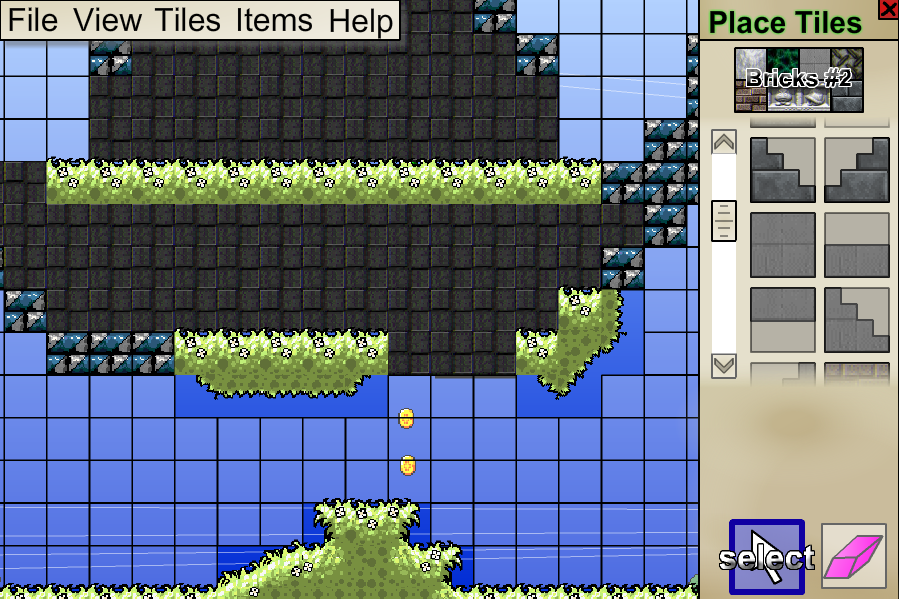The width and height of the screenshot is (899, 601).
Task: Click the tile palette's down arrow
Action: [x=724, y=366]
